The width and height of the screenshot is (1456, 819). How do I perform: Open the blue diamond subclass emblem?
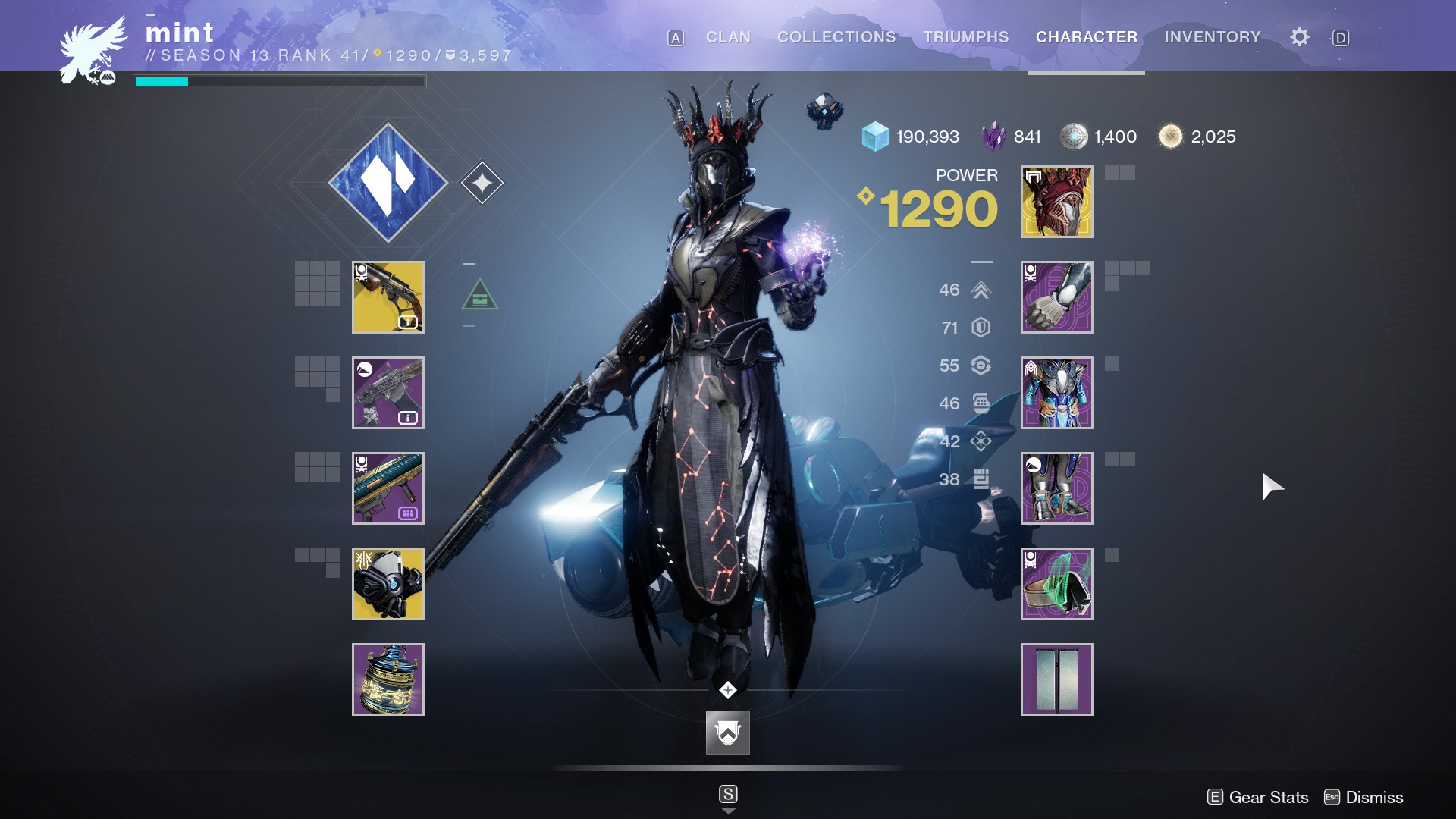[388, 183]
